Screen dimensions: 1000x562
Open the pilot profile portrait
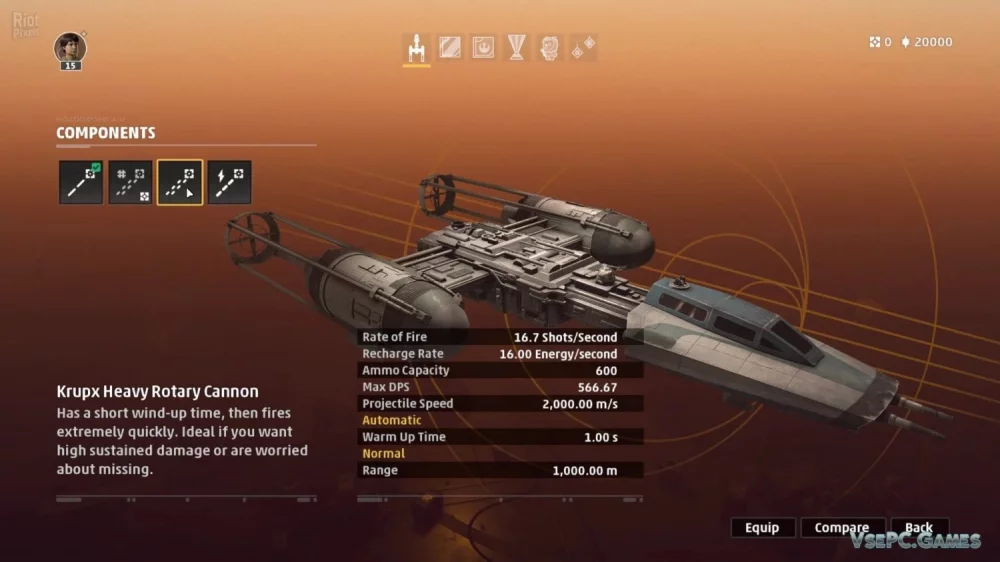(x=70, y=48)
